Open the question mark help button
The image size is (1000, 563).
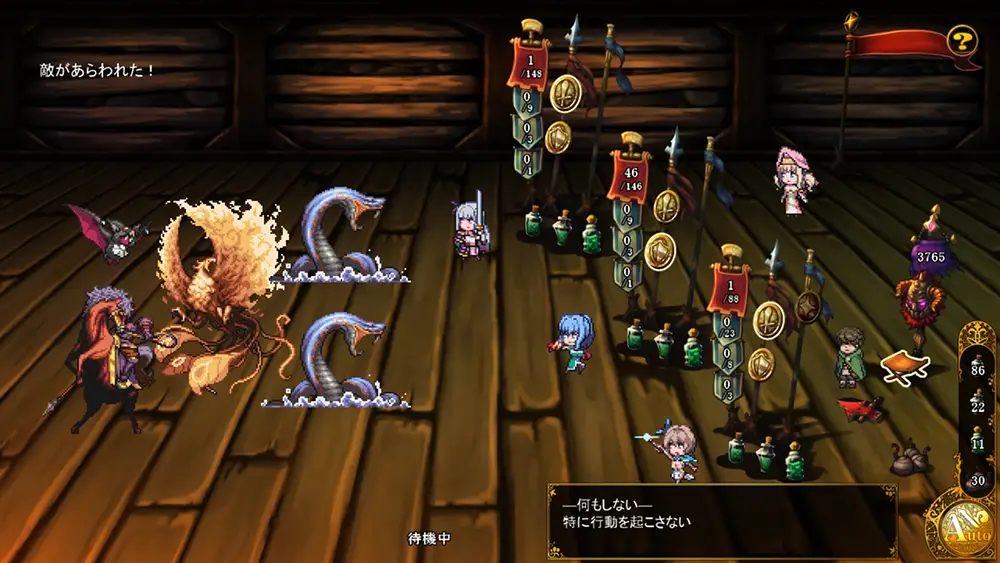tap(962, 41)
